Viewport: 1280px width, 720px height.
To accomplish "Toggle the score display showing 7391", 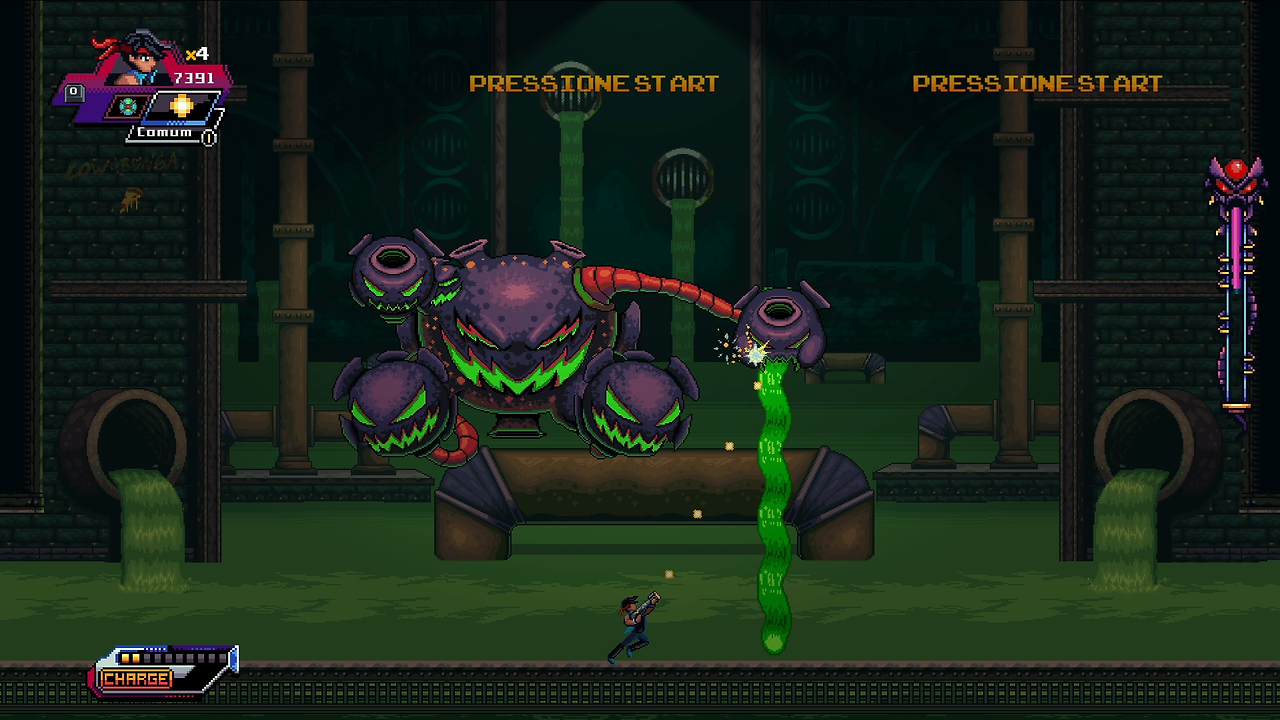I will click(194, 77).
